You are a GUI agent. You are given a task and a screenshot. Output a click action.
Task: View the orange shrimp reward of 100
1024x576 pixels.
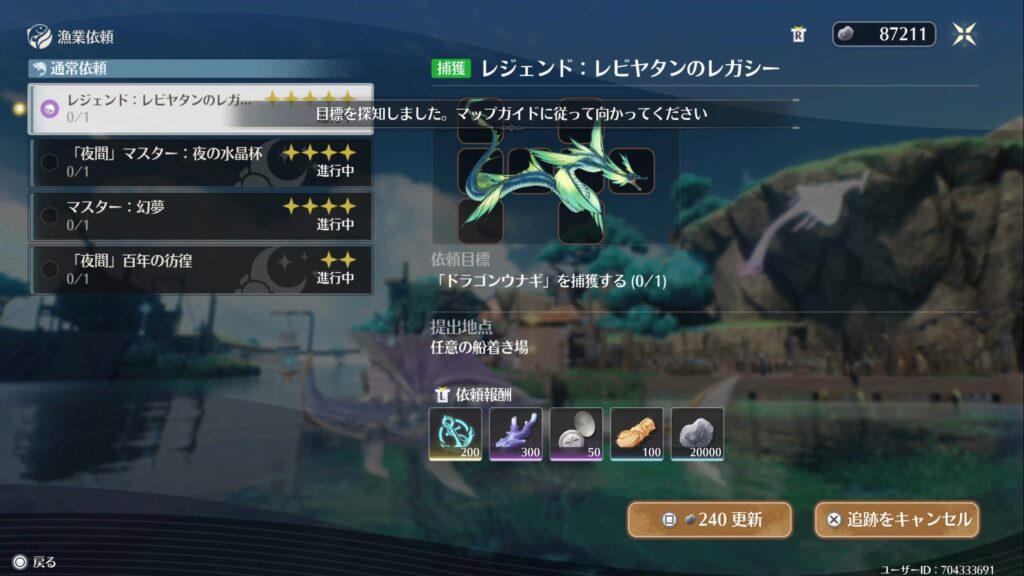(x=637, y=434)
